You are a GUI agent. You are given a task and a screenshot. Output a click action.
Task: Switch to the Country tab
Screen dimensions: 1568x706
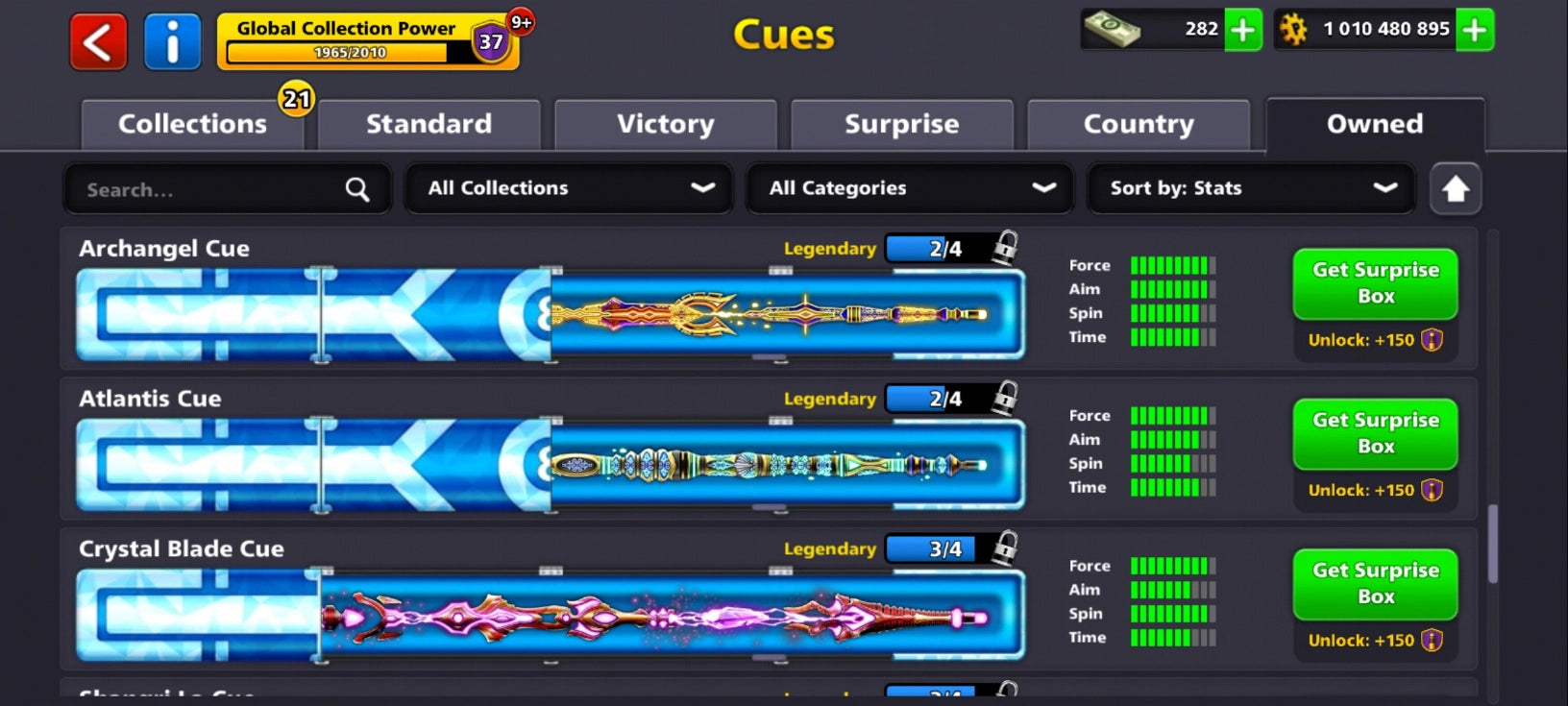pyautogui.click(x=1139, y=124)
